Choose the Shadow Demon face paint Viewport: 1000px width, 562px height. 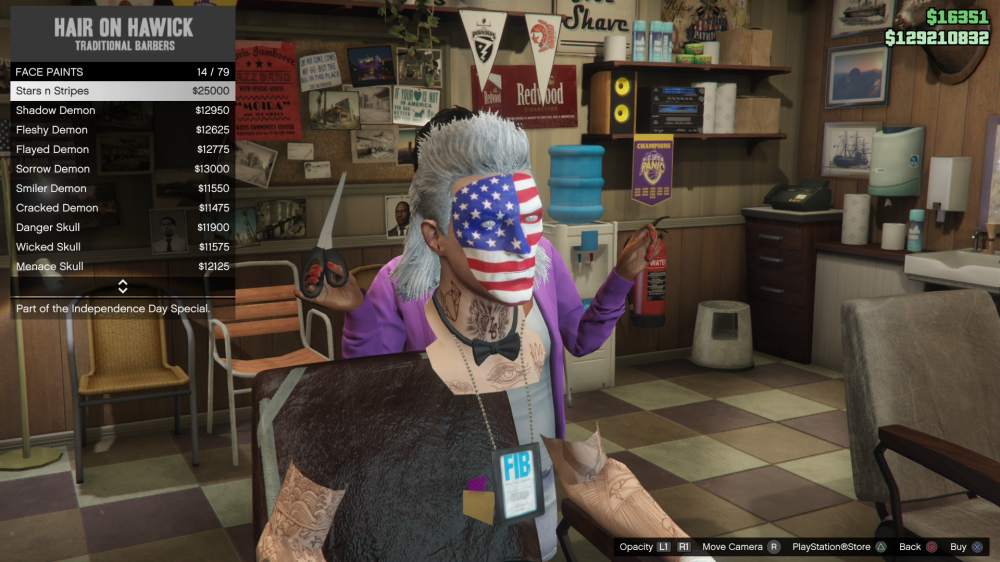tap(122, 110)
